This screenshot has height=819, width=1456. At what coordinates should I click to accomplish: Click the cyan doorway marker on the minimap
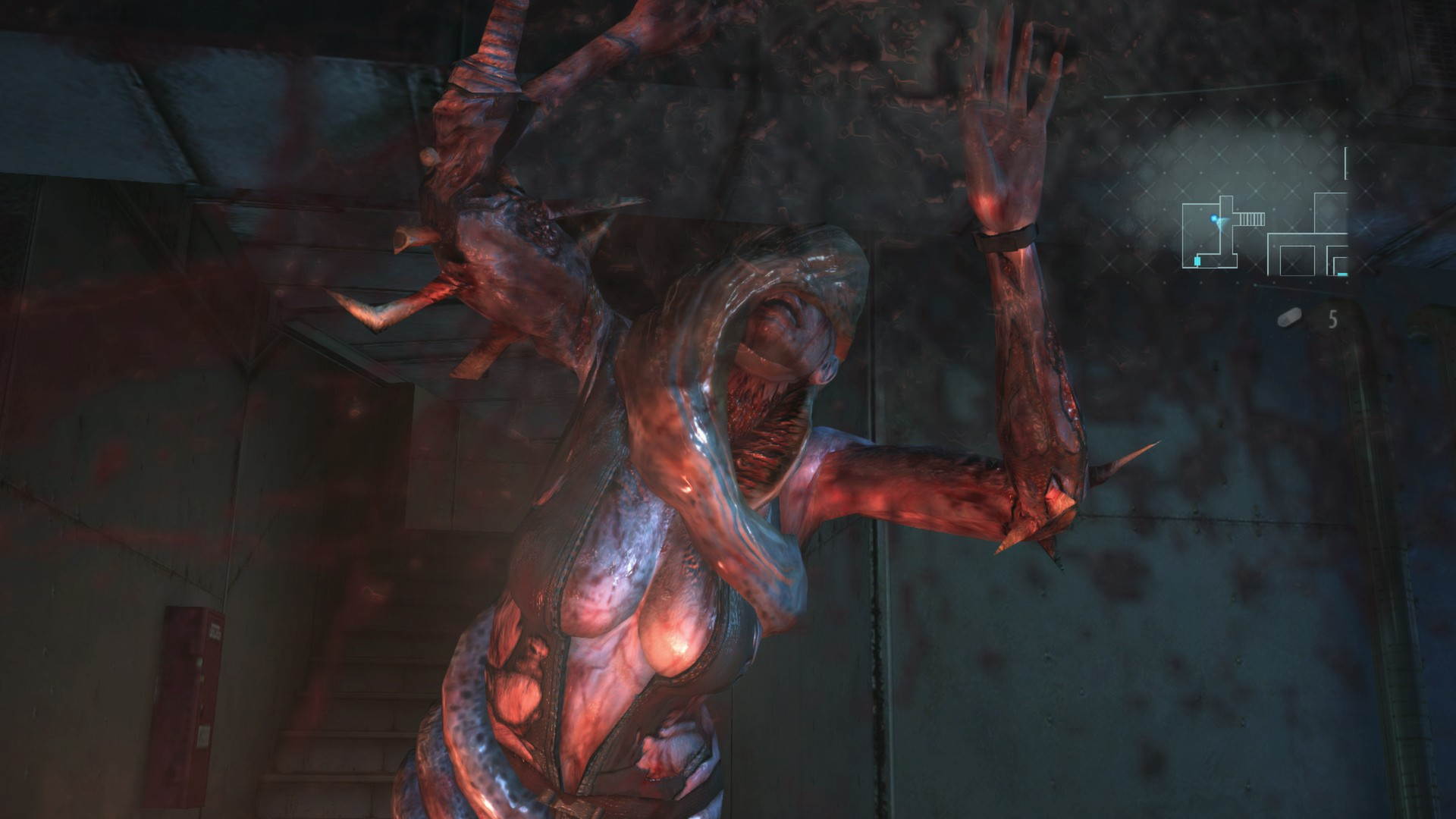[x=1197, y=261]
